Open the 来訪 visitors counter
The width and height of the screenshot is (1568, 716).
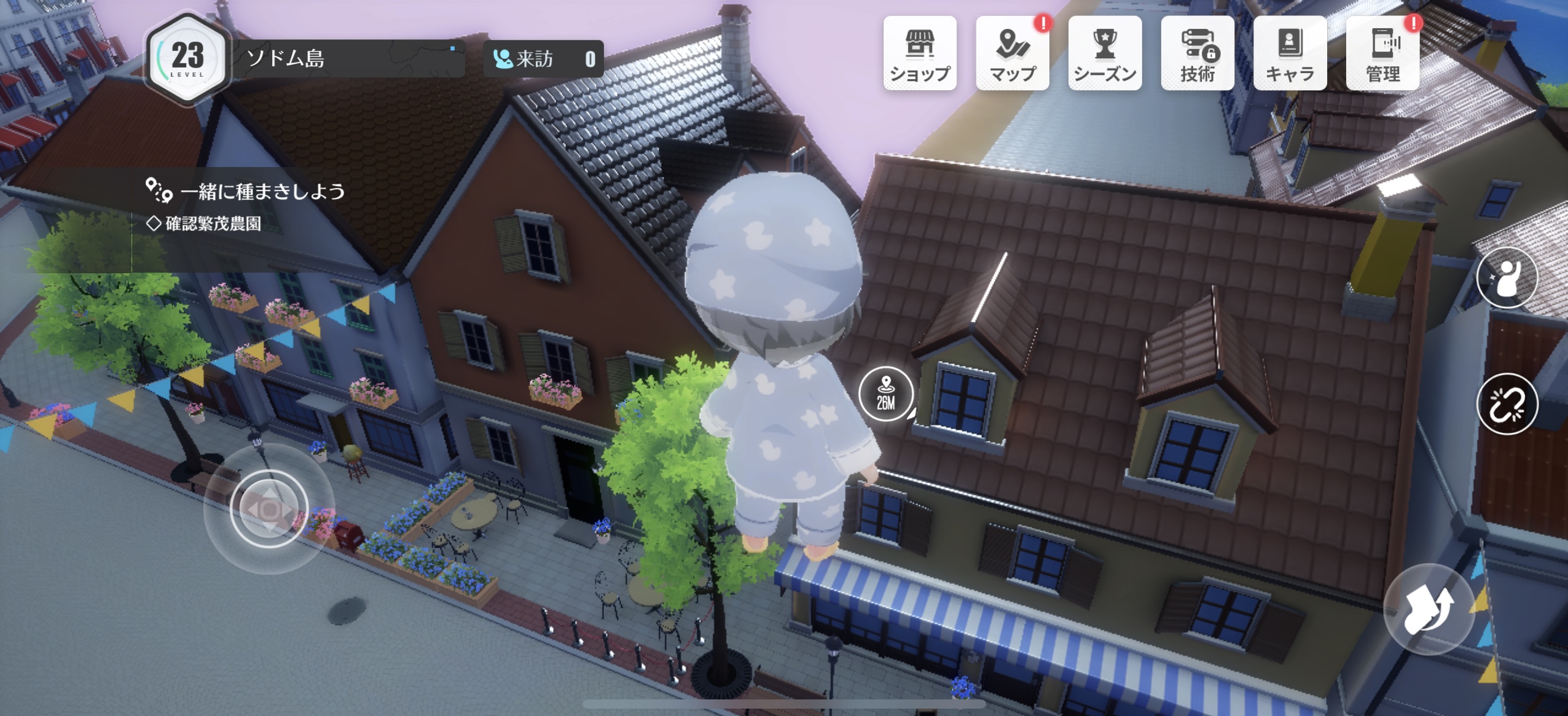point(543,59)
